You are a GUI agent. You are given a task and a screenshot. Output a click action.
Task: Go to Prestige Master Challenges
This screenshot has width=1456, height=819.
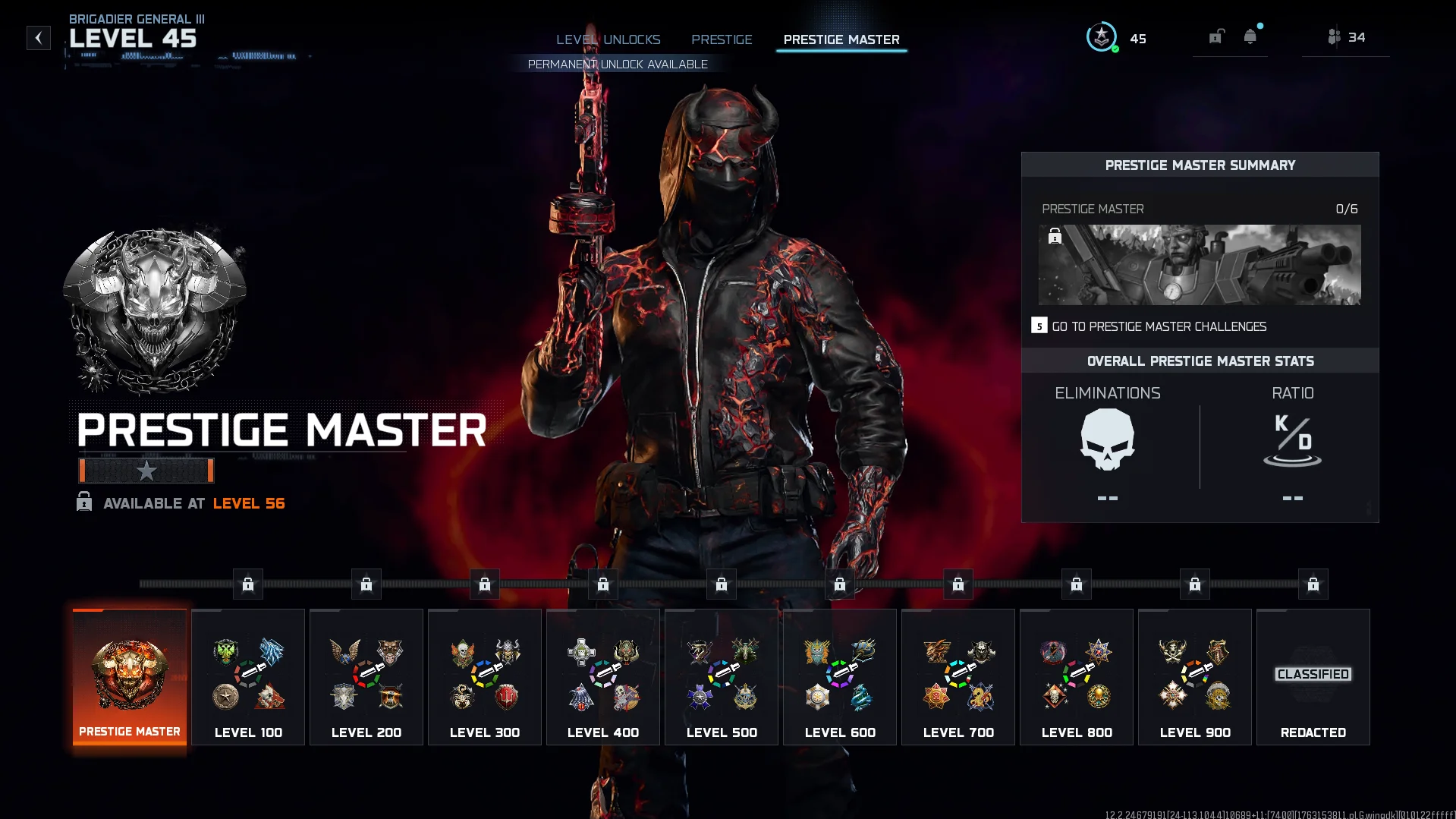(x=1158, y=326)
